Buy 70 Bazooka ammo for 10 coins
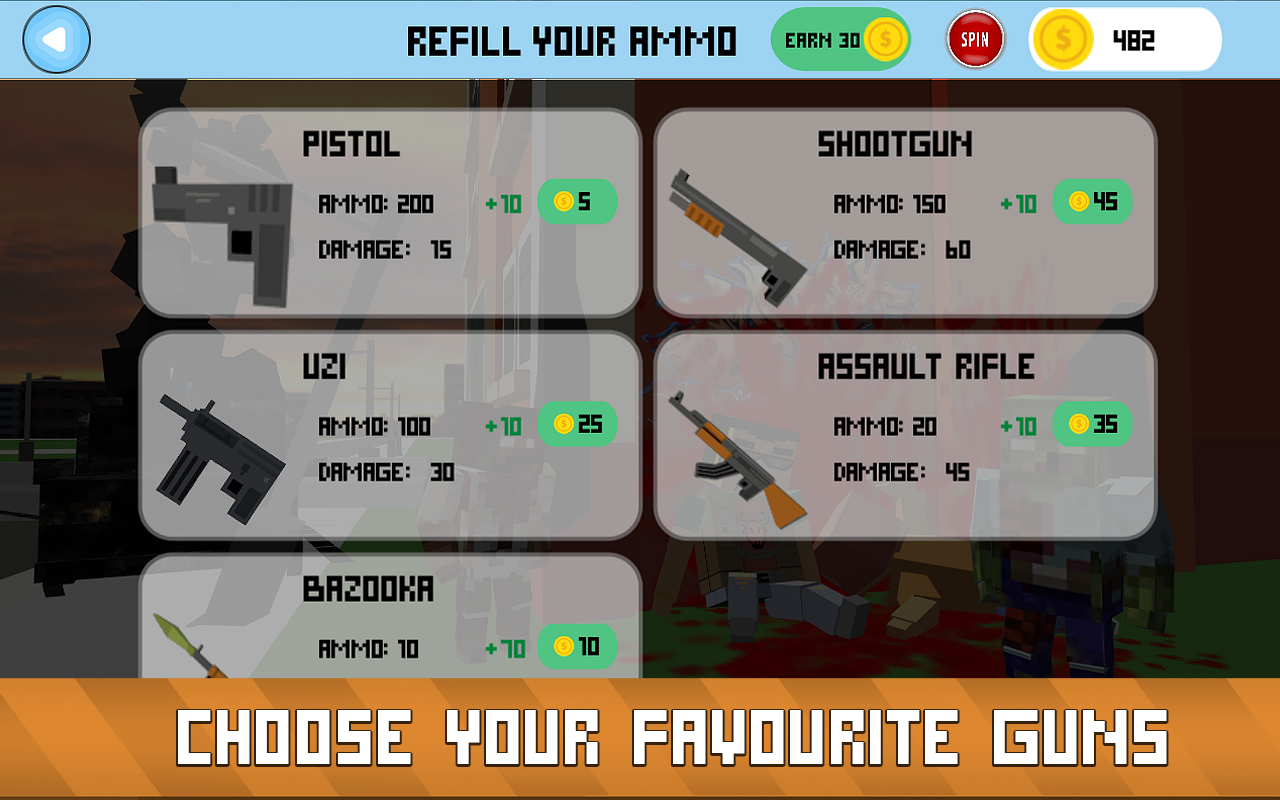Image resolution: width=1280 pixels, height=800 pixels. 577,647
